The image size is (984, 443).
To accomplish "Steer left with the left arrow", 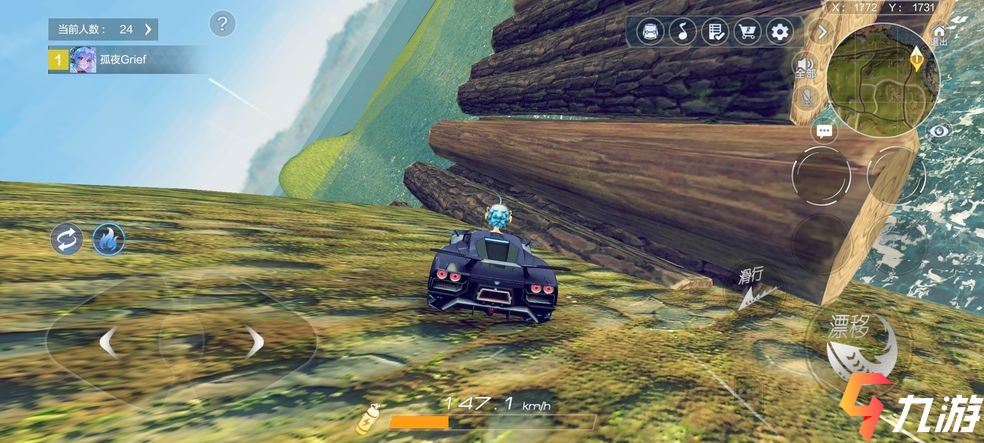I will point(106,343).
